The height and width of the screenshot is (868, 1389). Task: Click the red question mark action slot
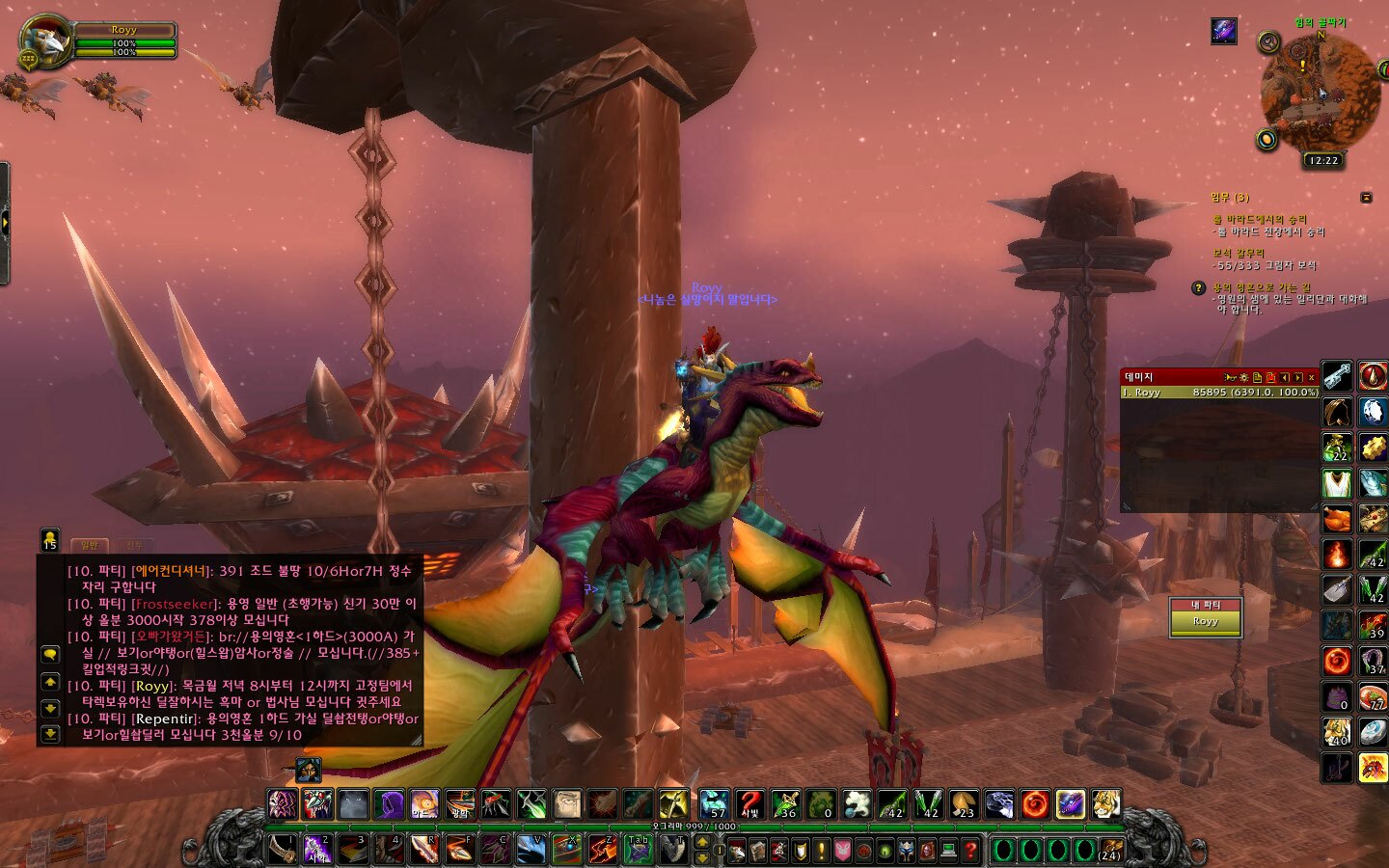(749, 802)
